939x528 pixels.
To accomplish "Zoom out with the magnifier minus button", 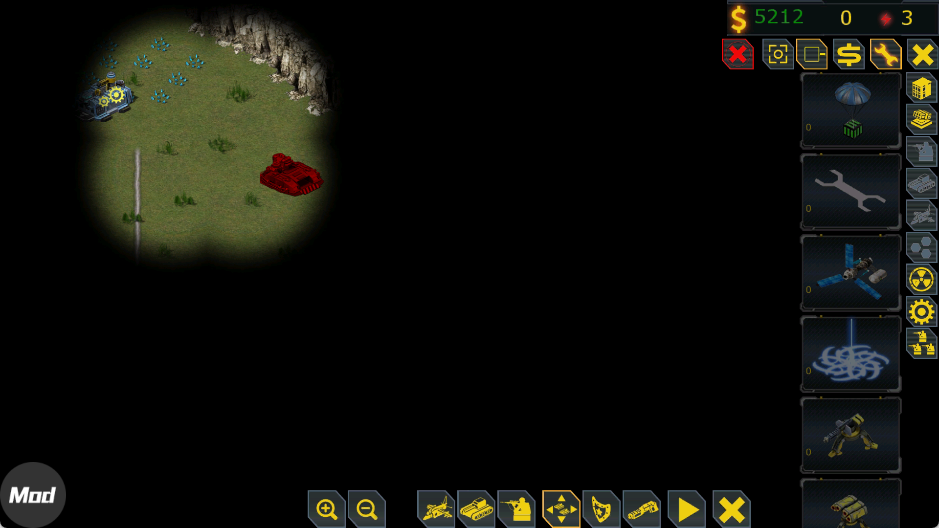I will pos(367,509).
